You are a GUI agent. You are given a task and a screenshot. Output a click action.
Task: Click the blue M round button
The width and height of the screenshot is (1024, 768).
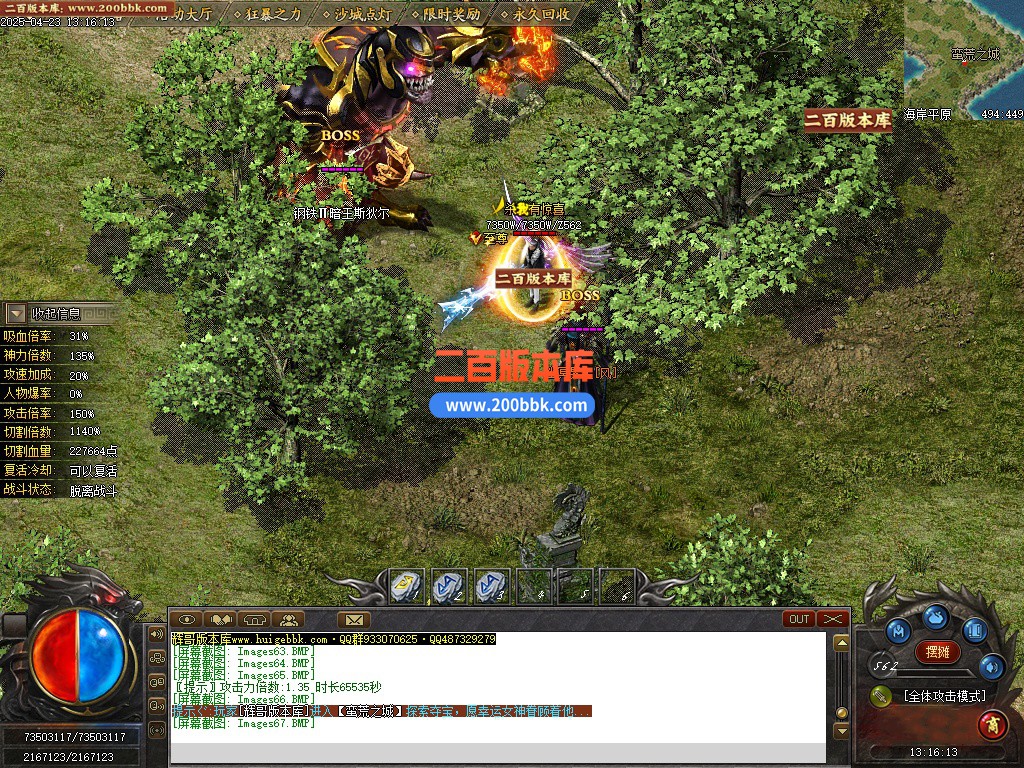coord(897,631)
